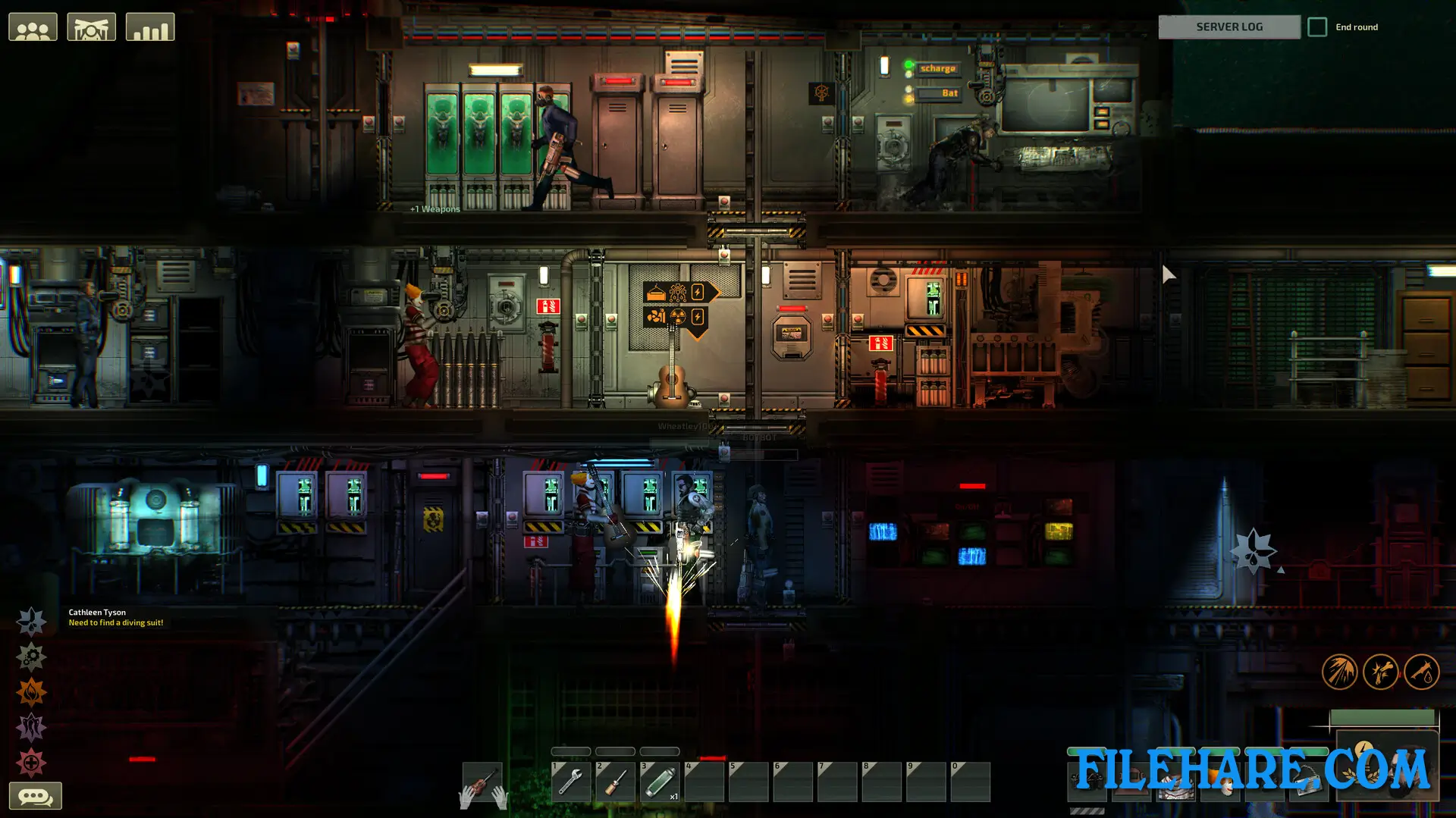Show the bar chart stats panel
This screenshot has width=1456, height=818.
click(149, 27)
